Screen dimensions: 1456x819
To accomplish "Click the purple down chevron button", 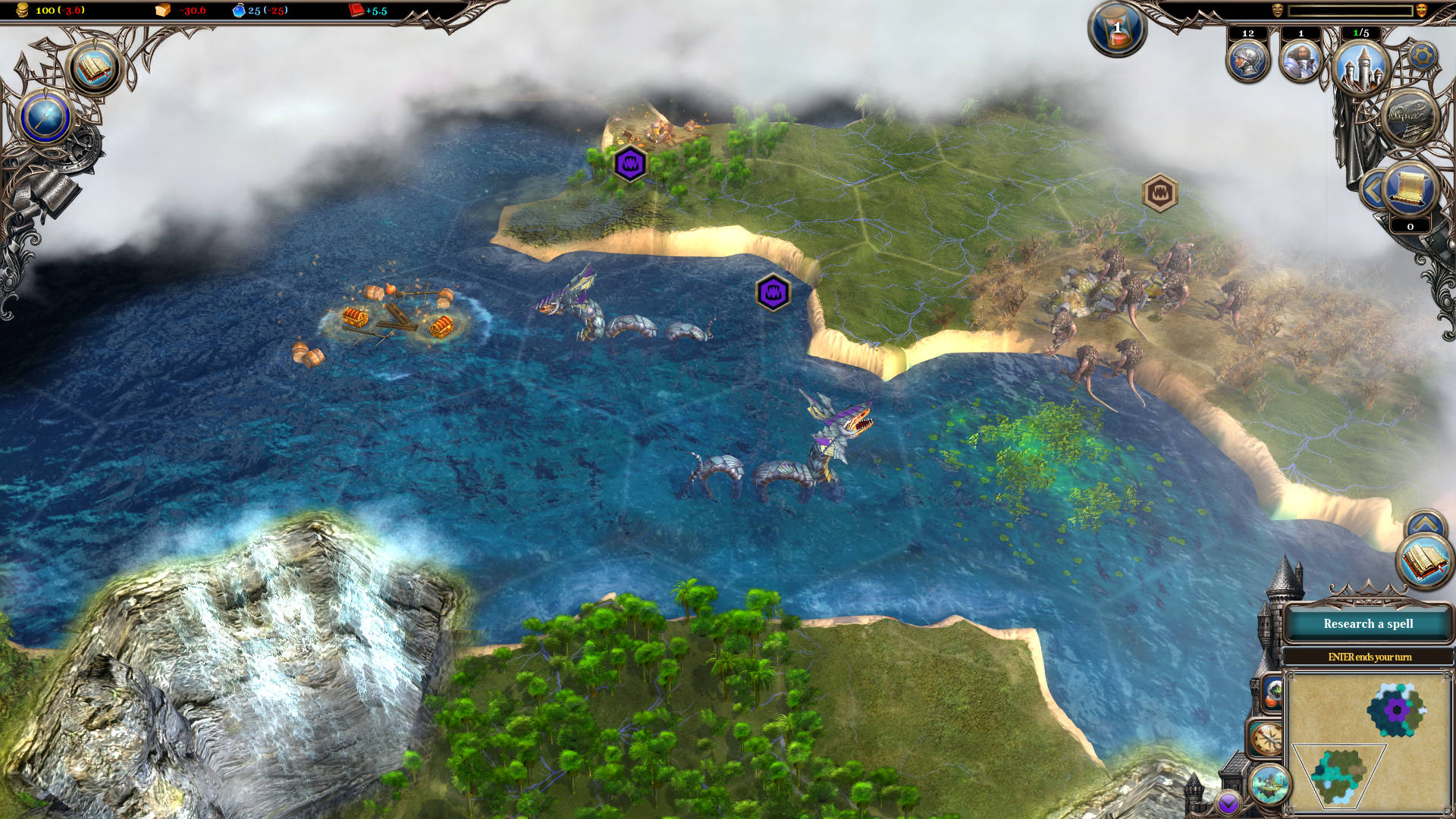I will tap(1228, 802).
